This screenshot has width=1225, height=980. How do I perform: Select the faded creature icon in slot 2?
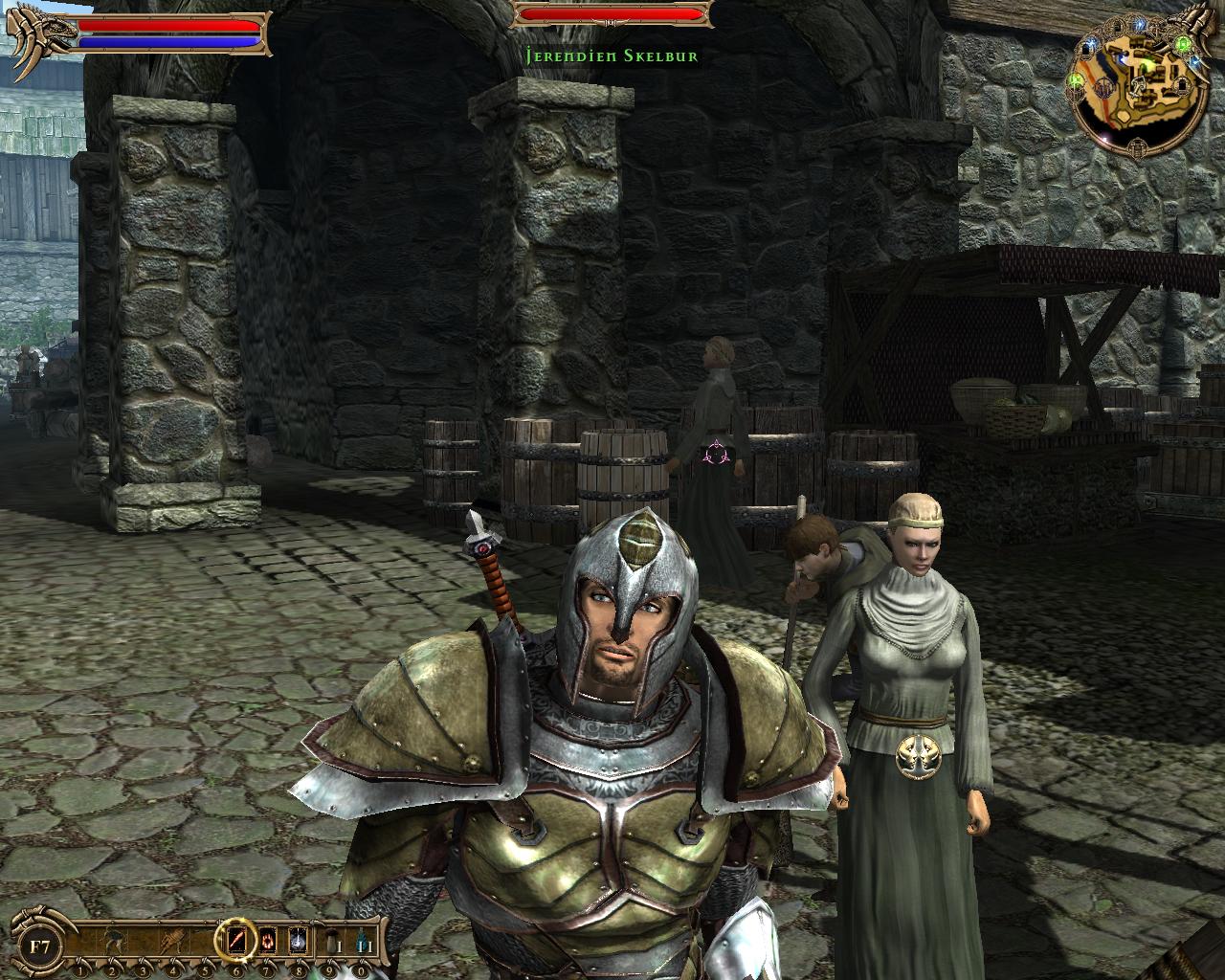point(112,941)
